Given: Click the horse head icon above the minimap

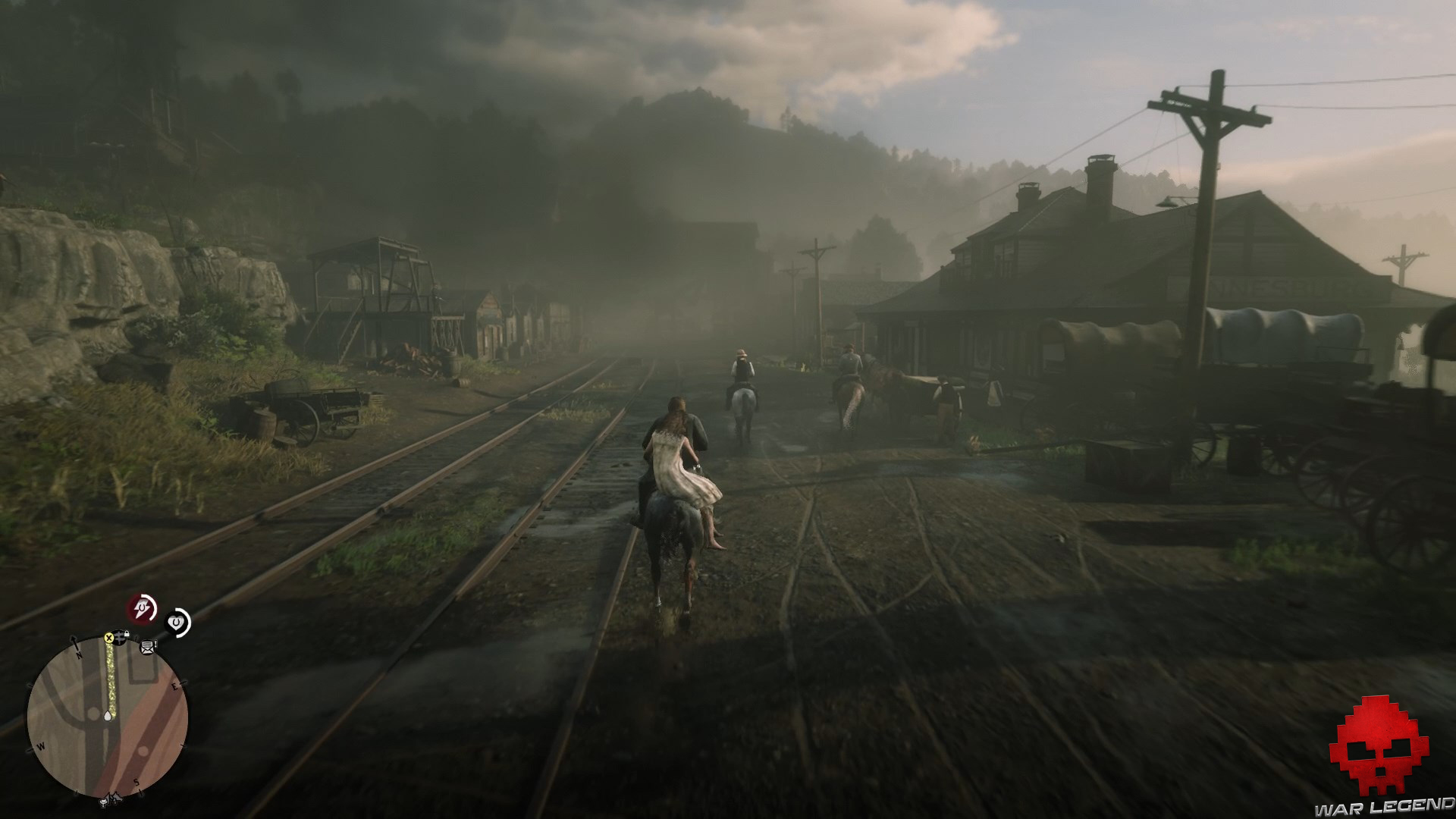Looking at the screenshot, I should (x=118, y=635).
